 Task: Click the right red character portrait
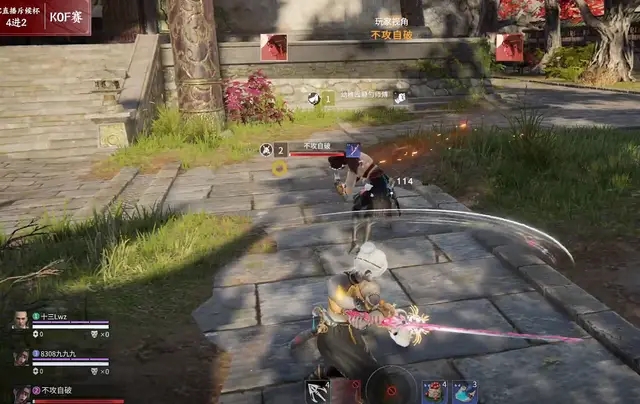click(509, 47)
